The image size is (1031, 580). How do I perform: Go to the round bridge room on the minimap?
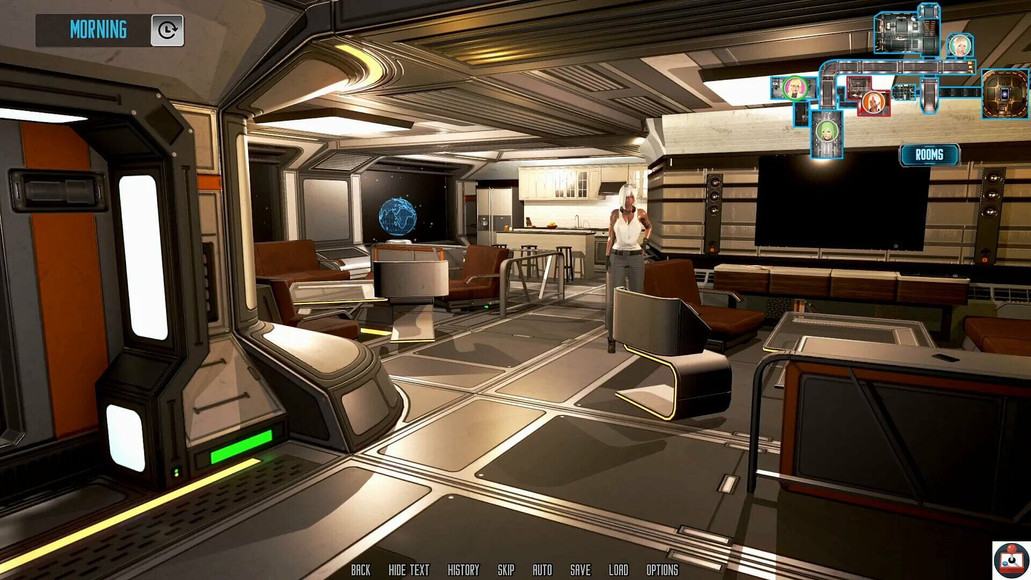(1004, 94)
